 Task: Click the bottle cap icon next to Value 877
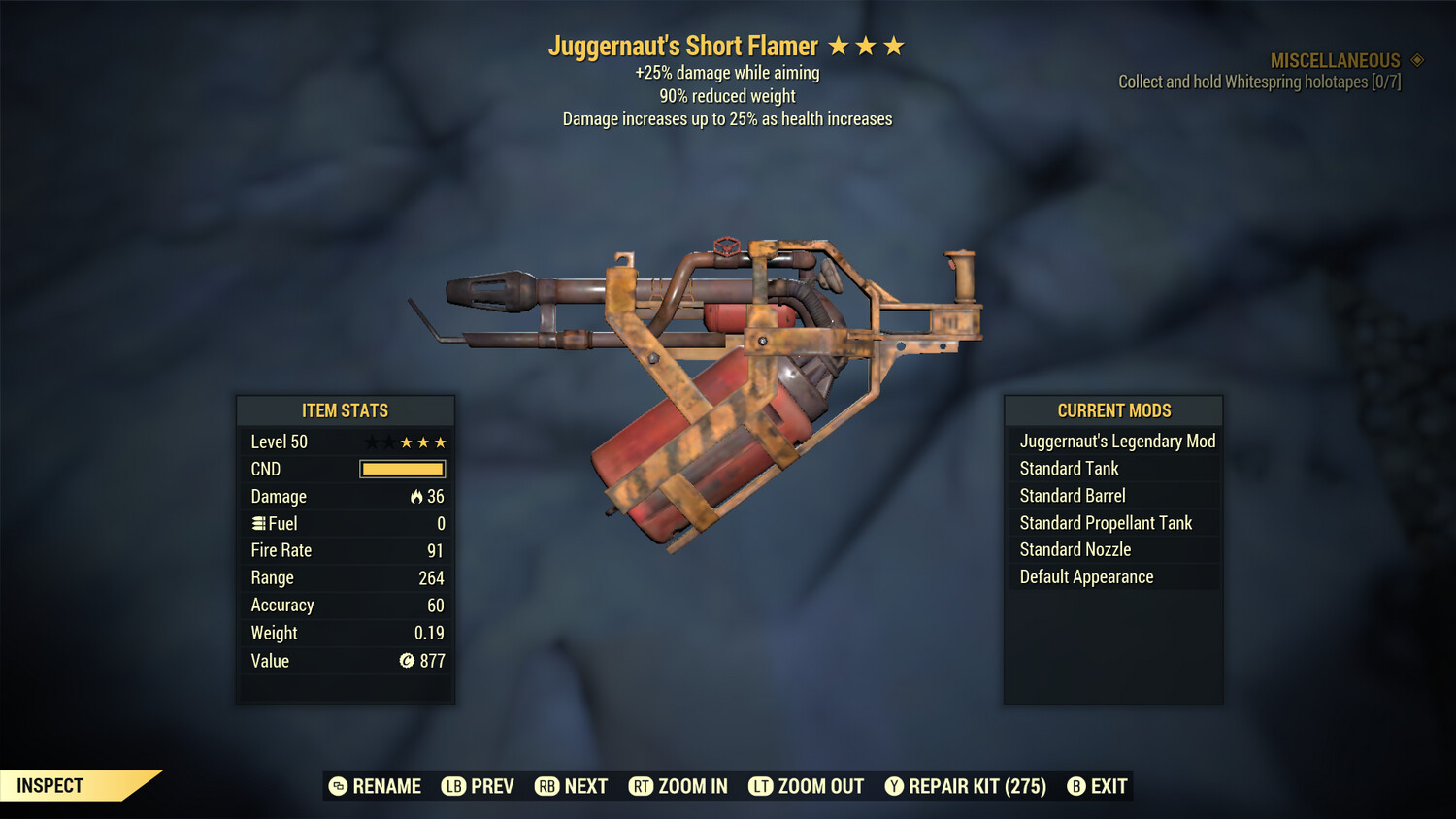[x=410, y=661]
